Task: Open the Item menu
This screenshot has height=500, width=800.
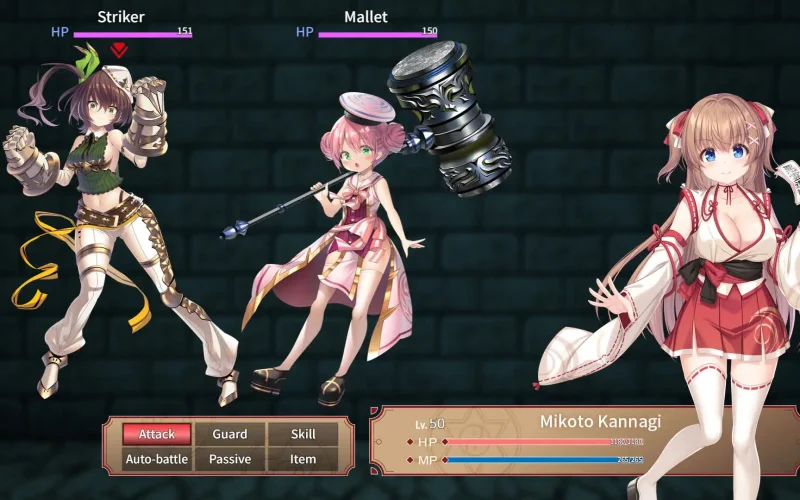Action: coord(303,459)
